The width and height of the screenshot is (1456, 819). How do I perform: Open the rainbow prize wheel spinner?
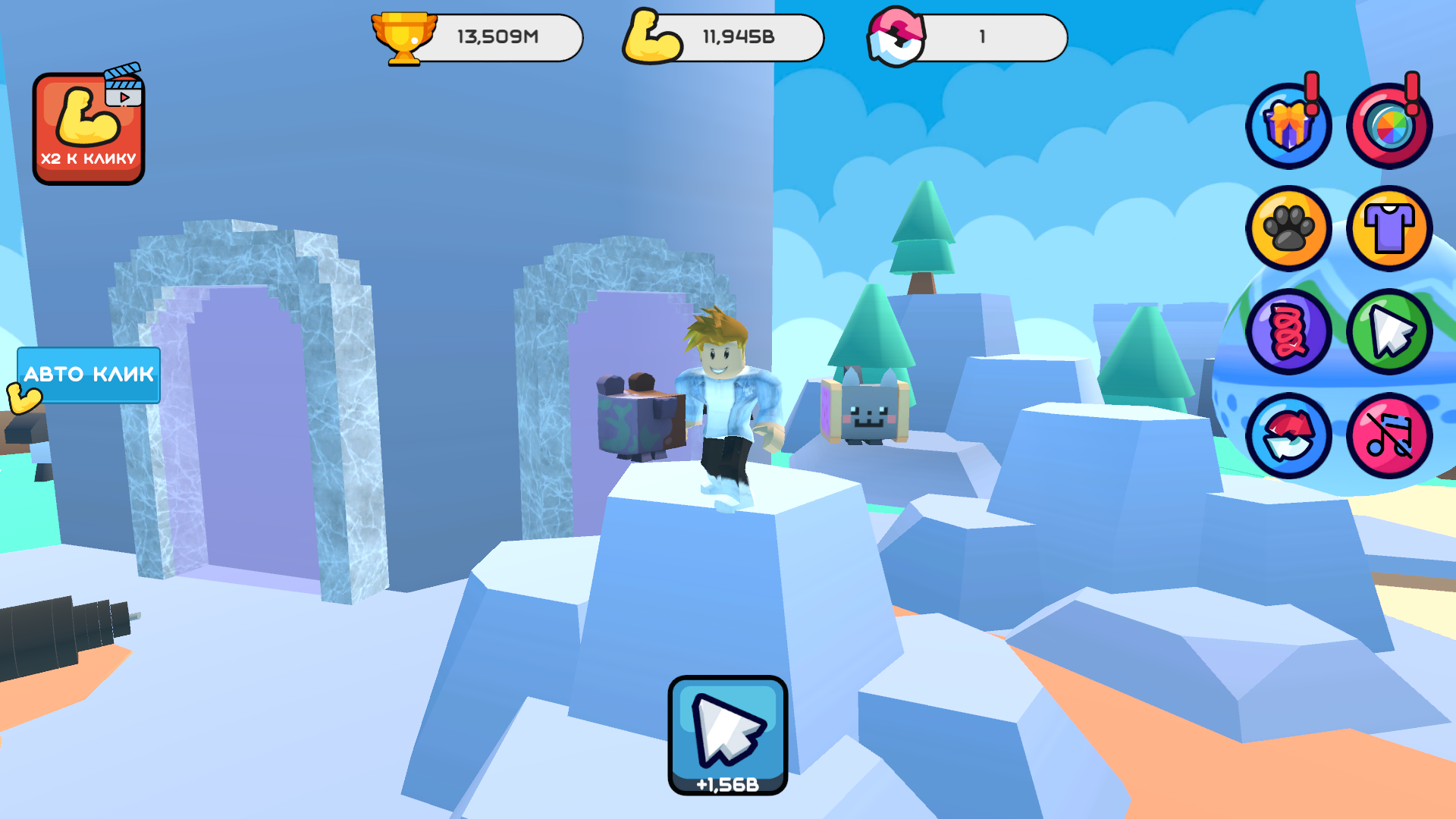coord(1390,125)
